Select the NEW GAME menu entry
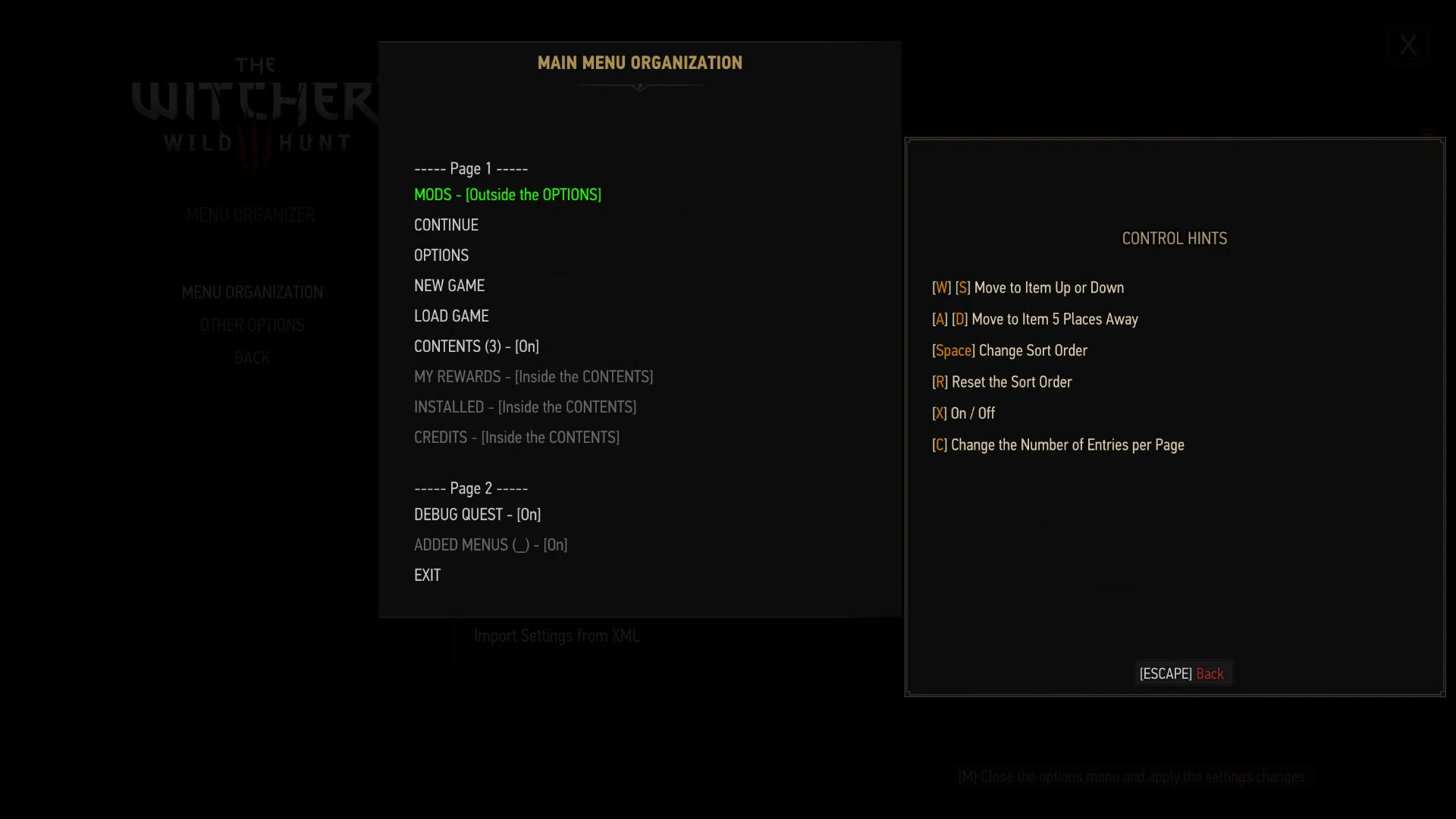 pyautogui.click(x=449, y=285)
